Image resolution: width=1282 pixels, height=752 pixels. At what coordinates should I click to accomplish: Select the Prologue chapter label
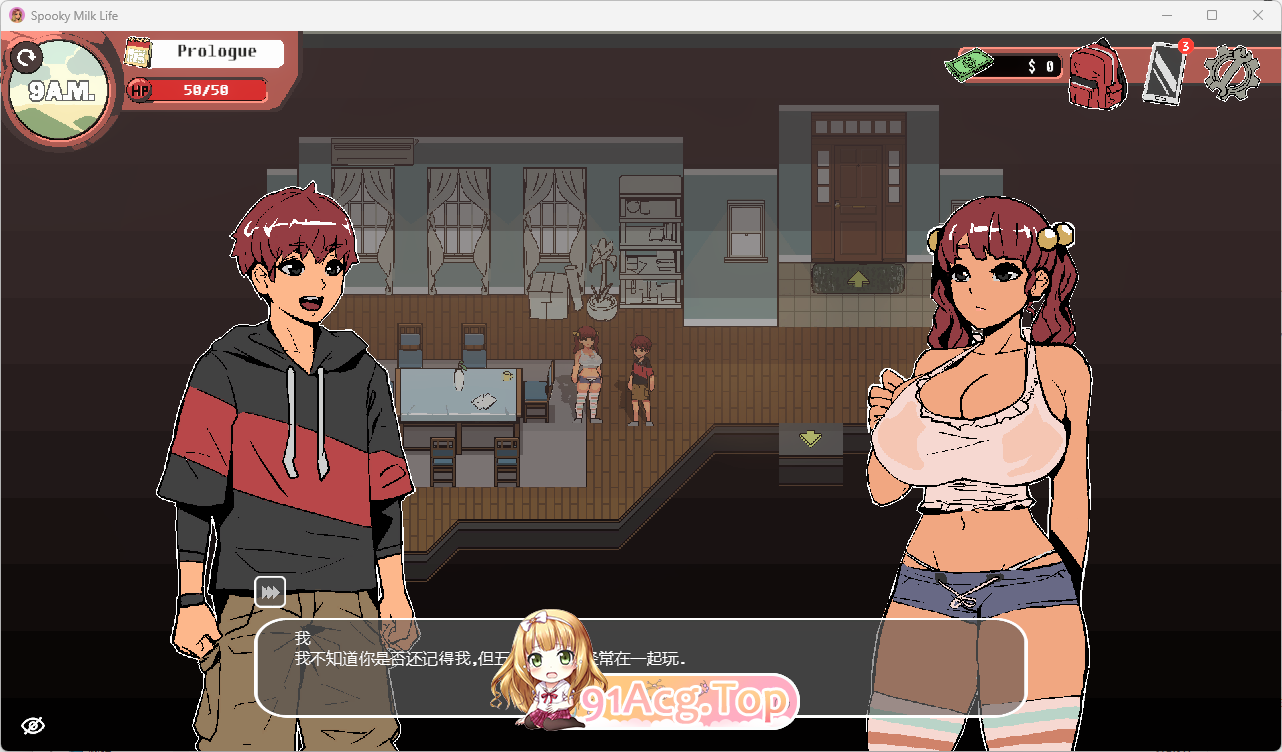tap(215, 52)
